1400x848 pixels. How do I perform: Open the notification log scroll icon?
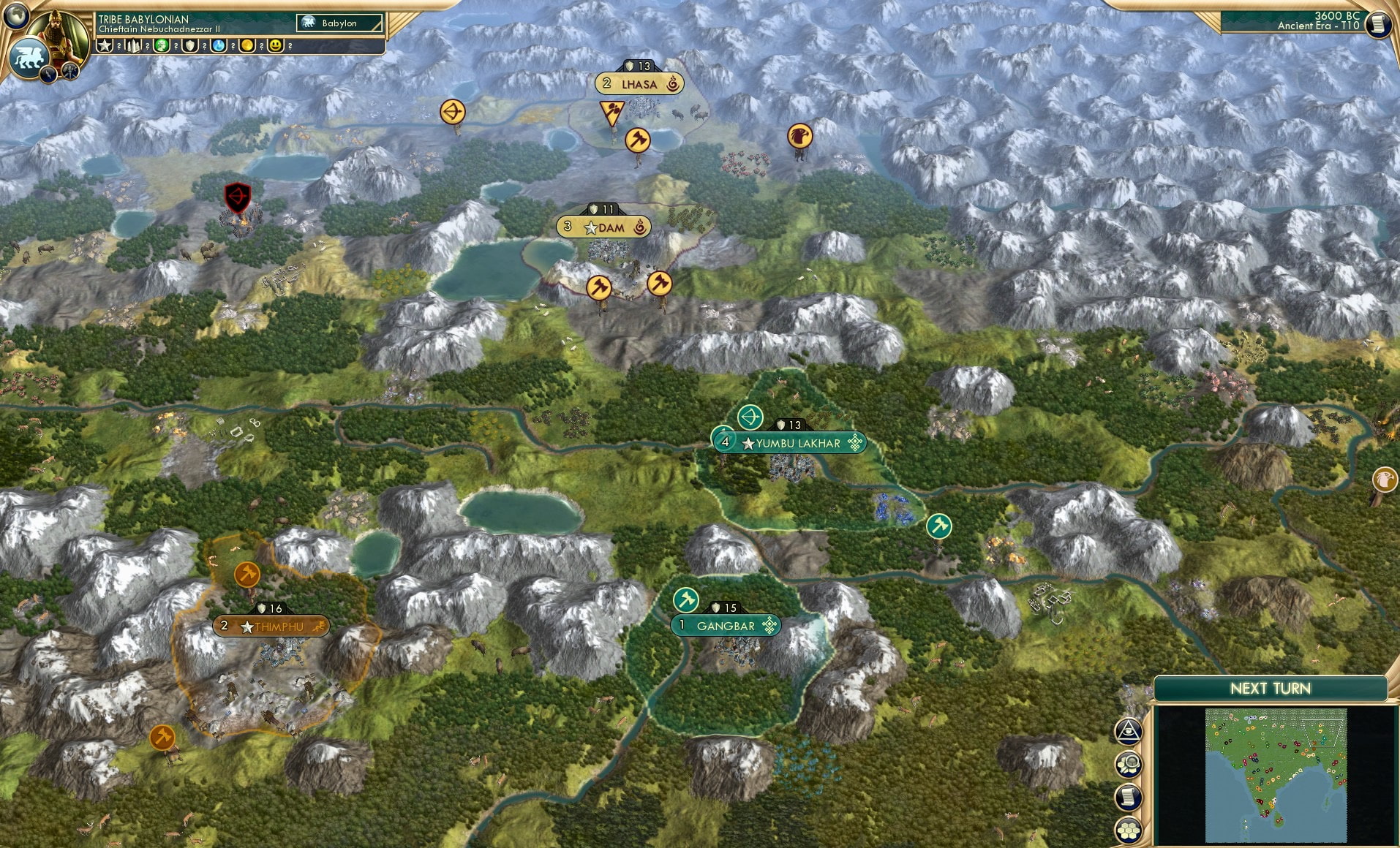coord(1129,798)
